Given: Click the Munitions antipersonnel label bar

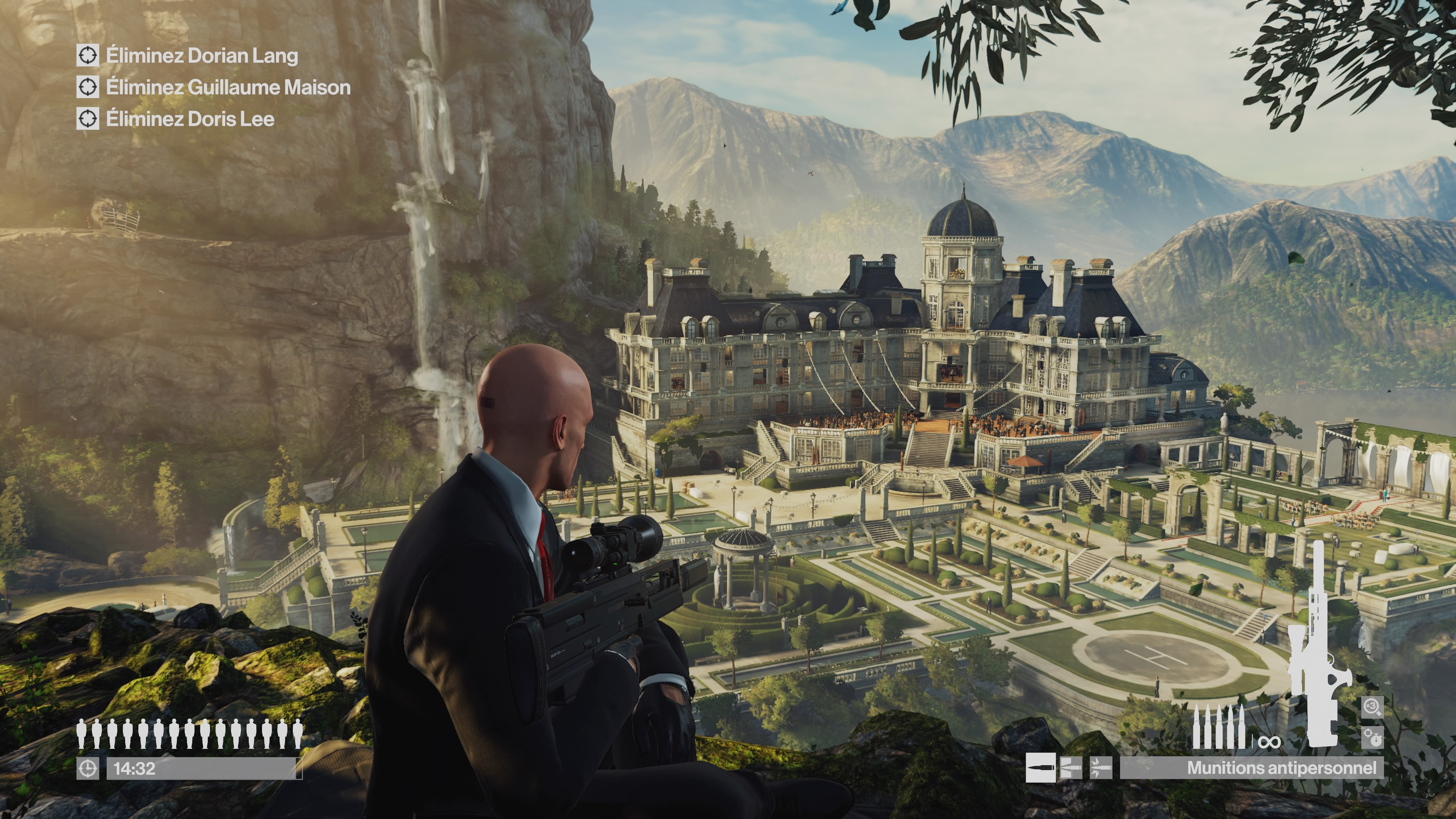Looking at the screenshot, I should click(x=1252, y=767).
